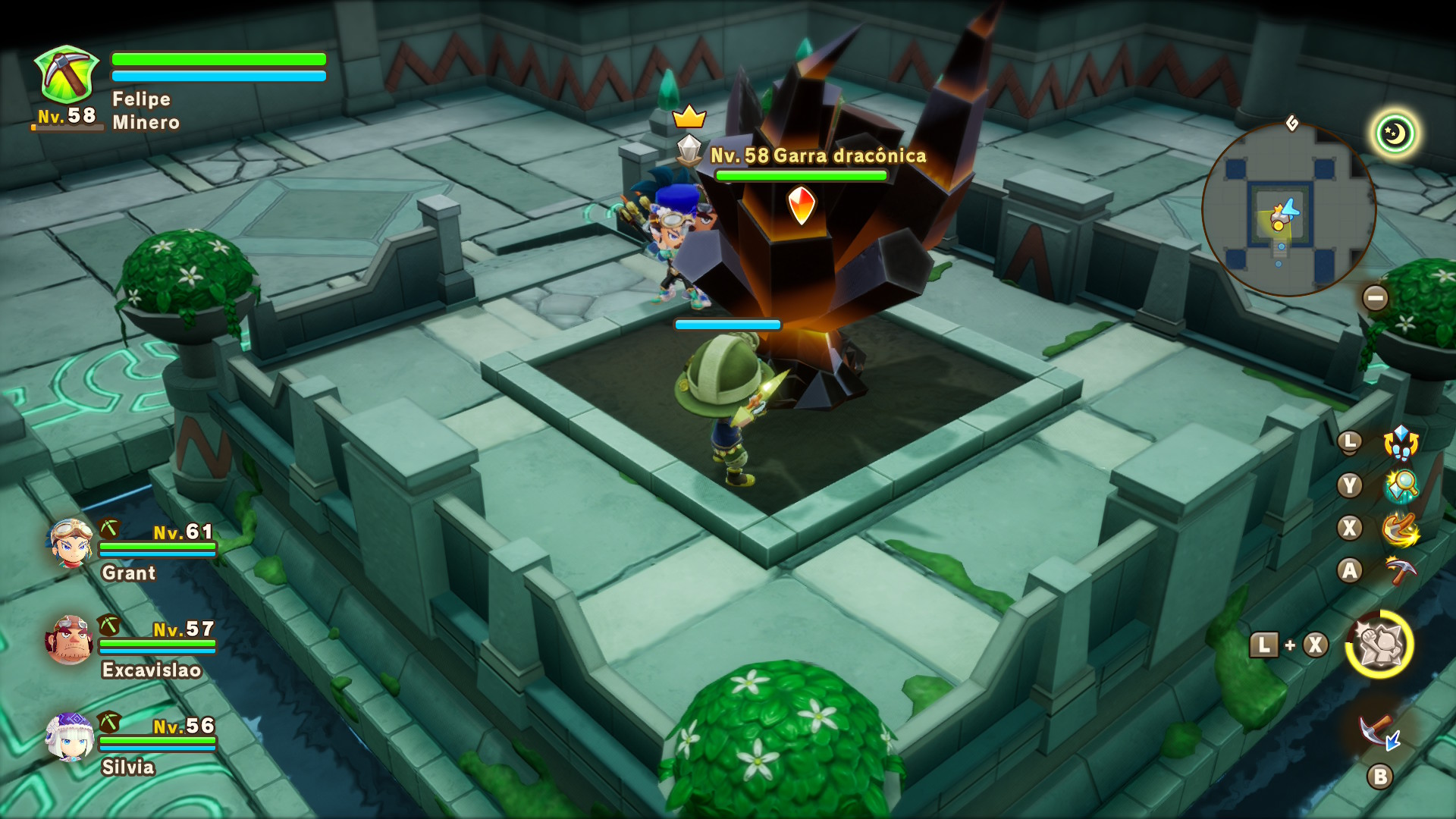Activate the footsteps target-switch skill icon

[x=1401, y=443]
